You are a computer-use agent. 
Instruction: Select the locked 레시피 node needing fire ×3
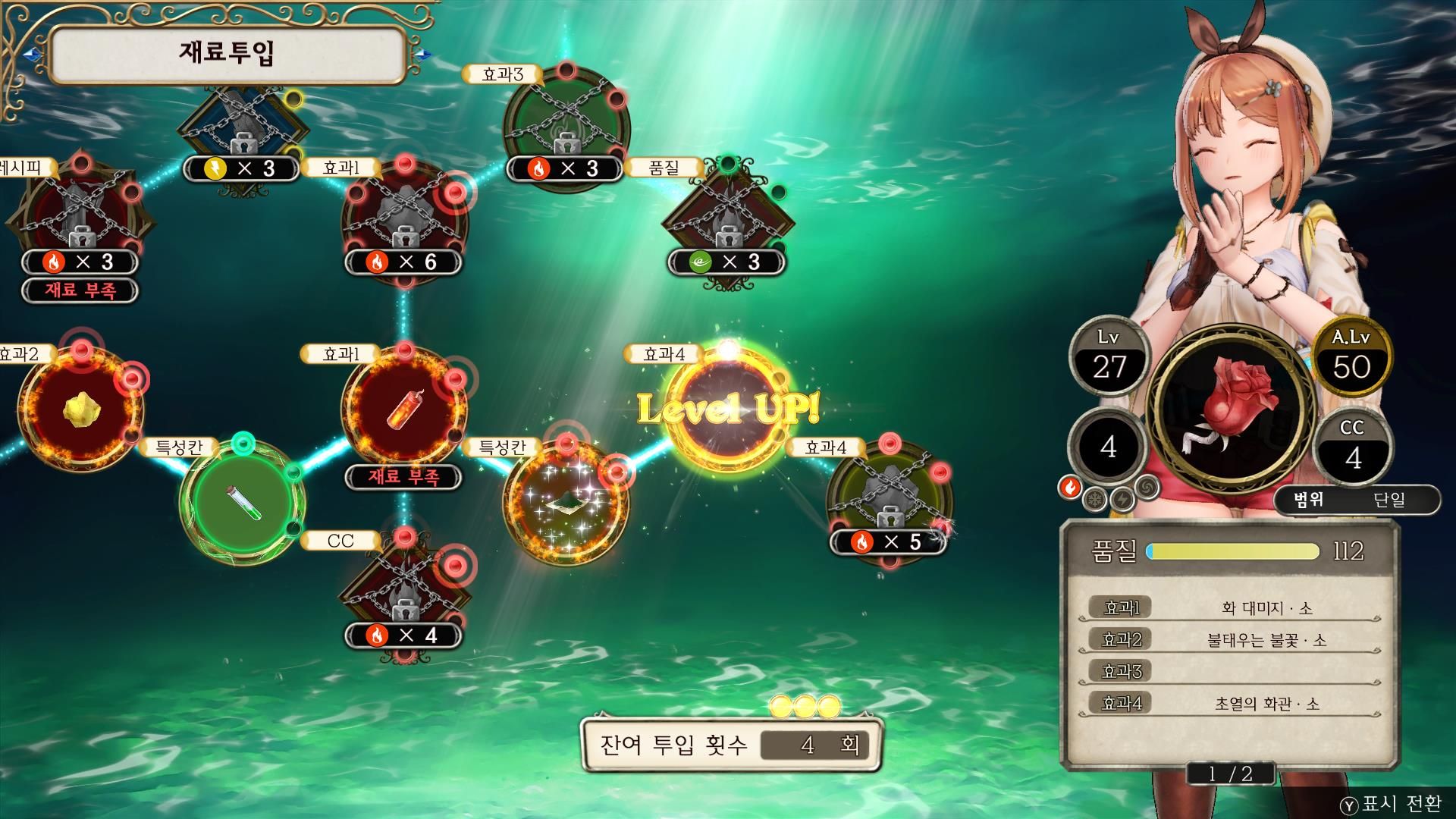click(80, 221)
